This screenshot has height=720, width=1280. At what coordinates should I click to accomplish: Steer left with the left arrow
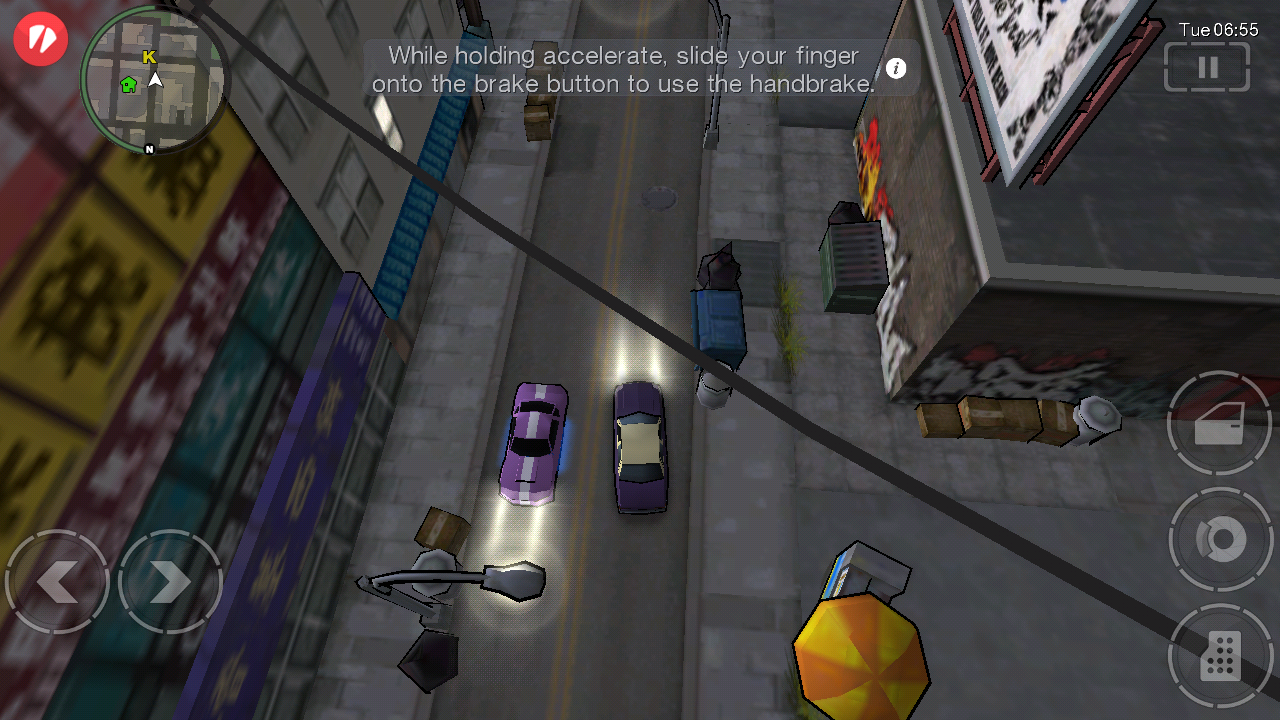pos(57,582)
